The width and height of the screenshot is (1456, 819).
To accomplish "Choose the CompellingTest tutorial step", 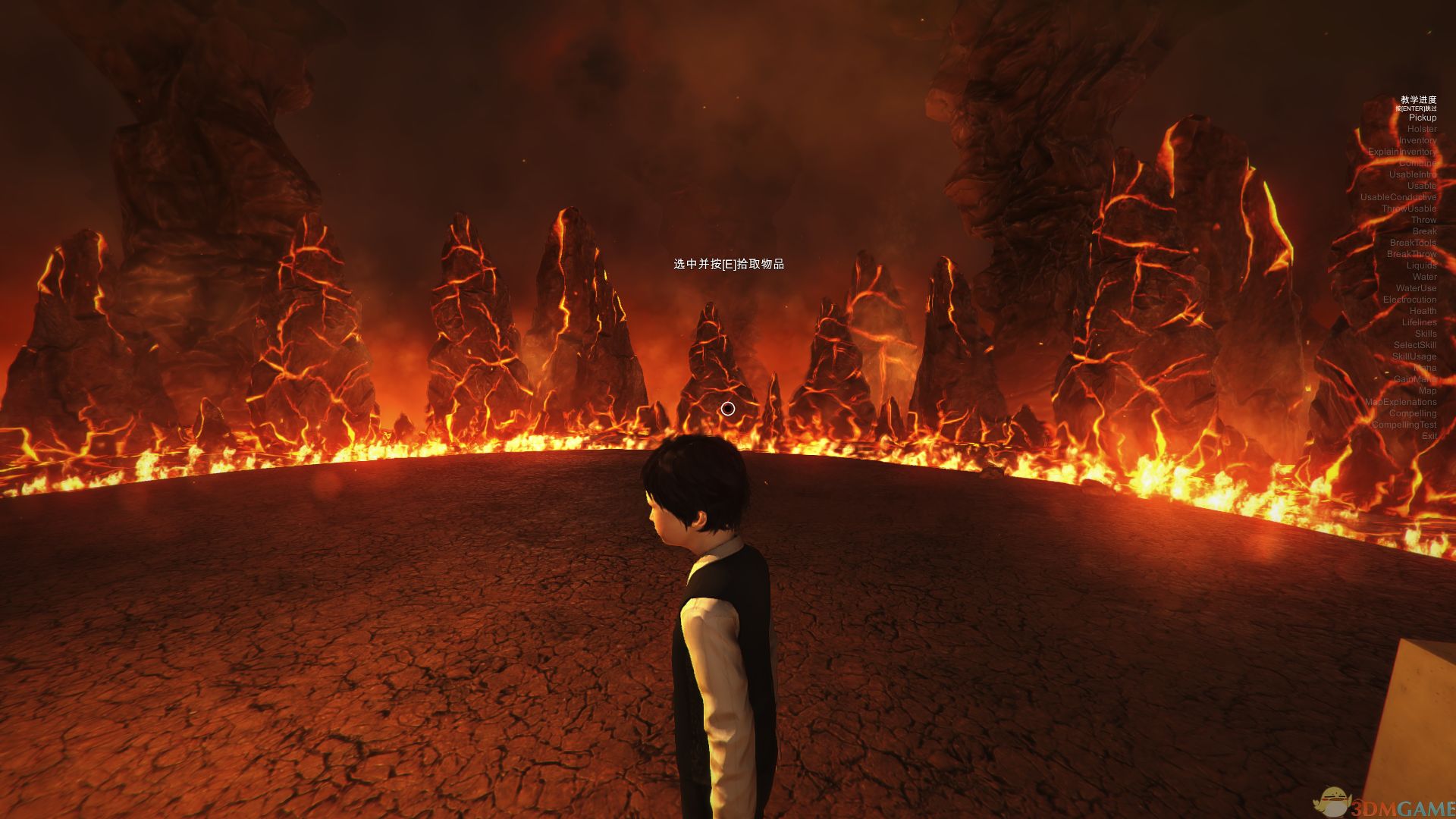I will coord(1404,425).
